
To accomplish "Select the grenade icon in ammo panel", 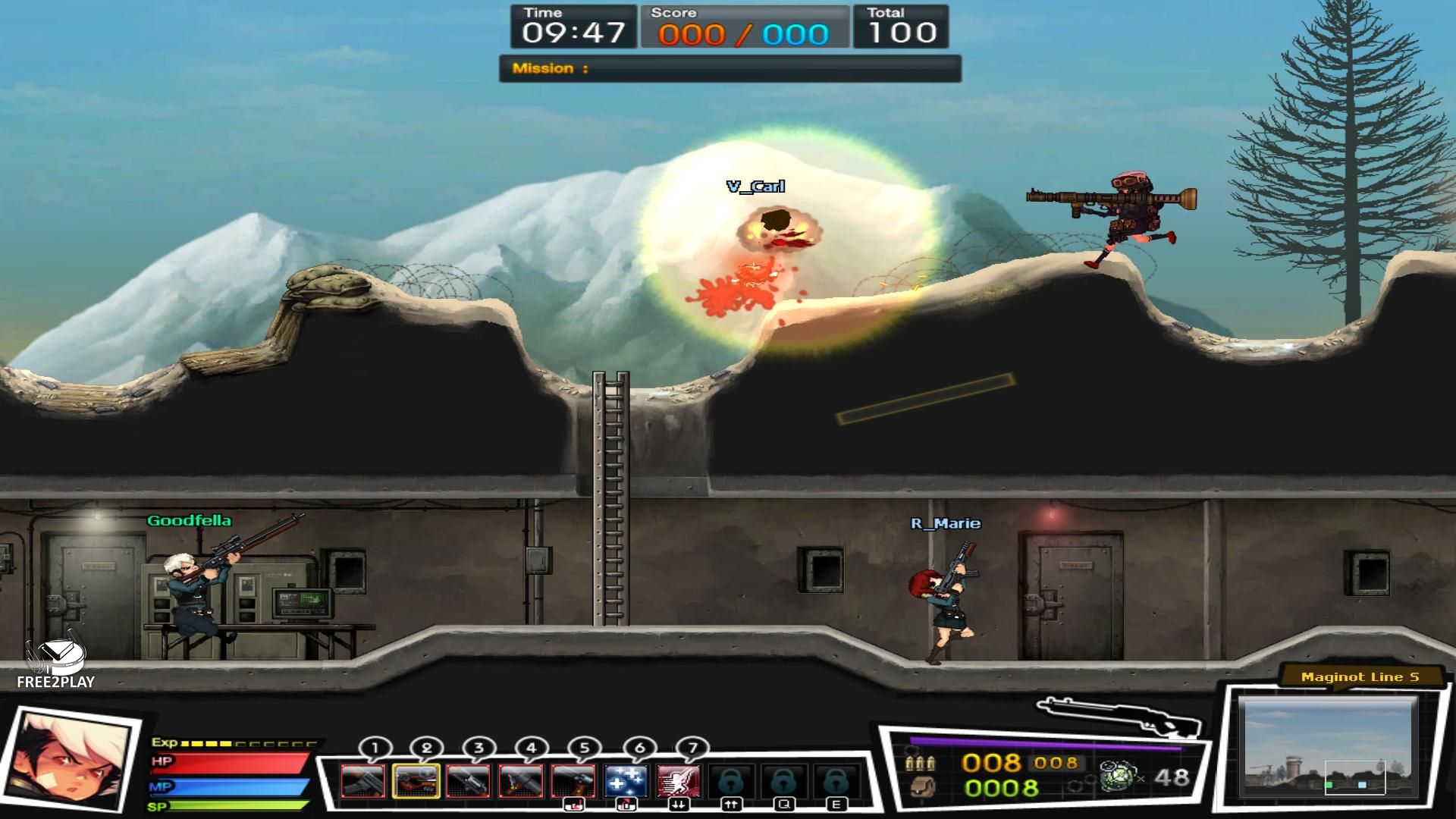I will click(1116, 777).
